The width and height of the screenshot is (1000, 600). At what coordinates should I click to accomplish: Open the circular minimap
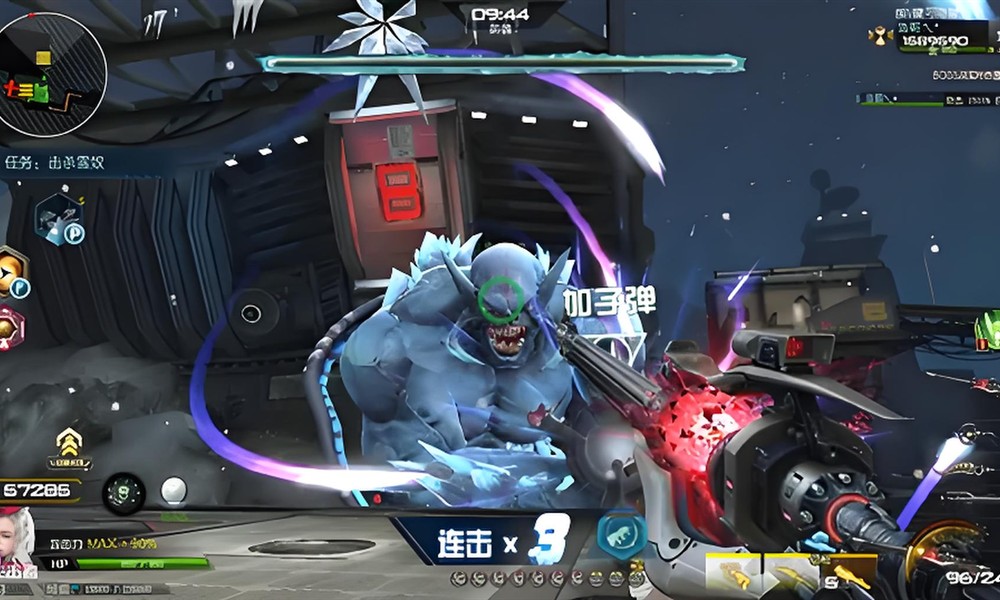tap(52, 75)
